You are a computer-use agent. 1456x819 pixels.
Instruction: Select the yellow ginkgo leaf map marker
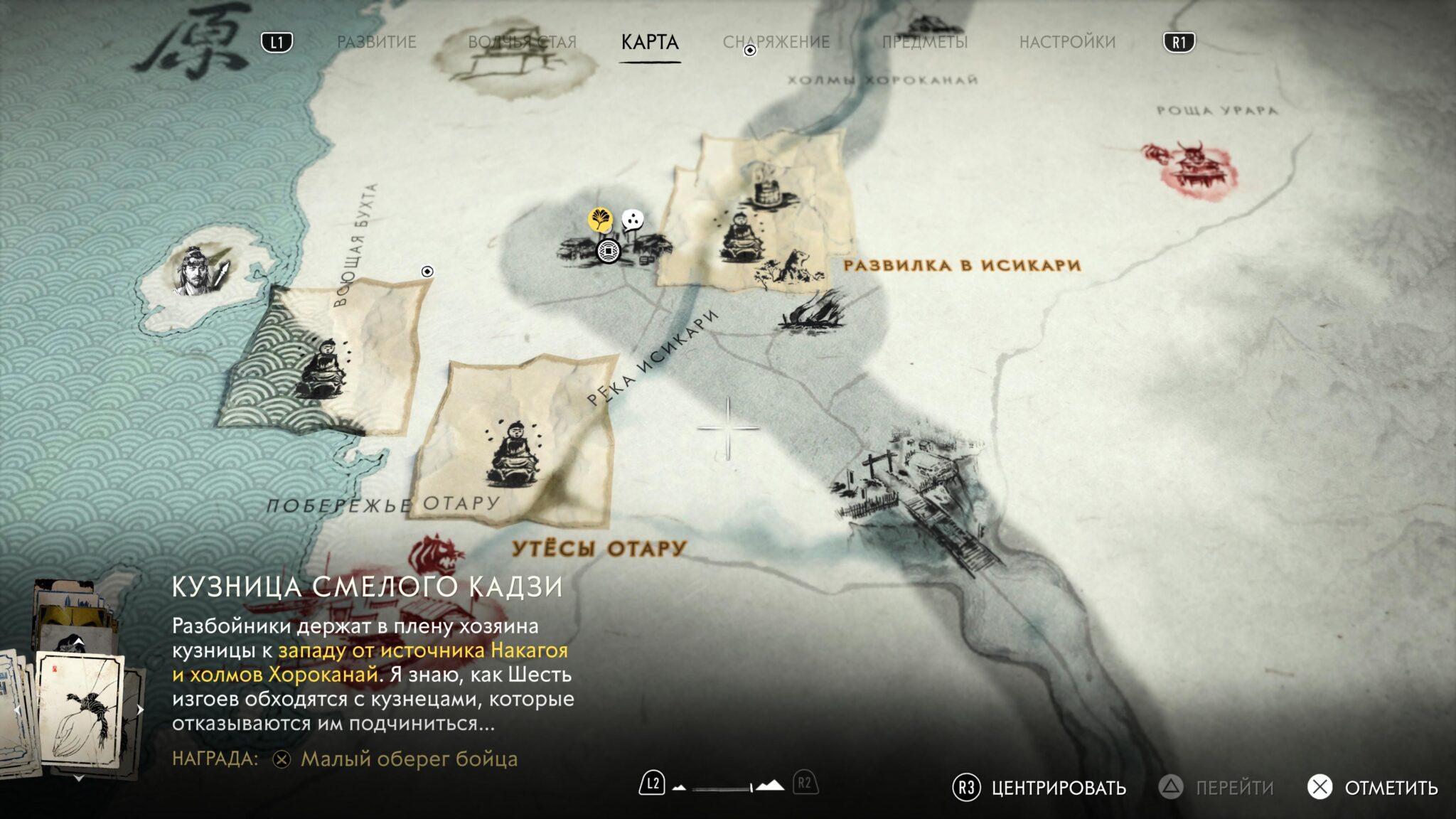tap(601, 220)
